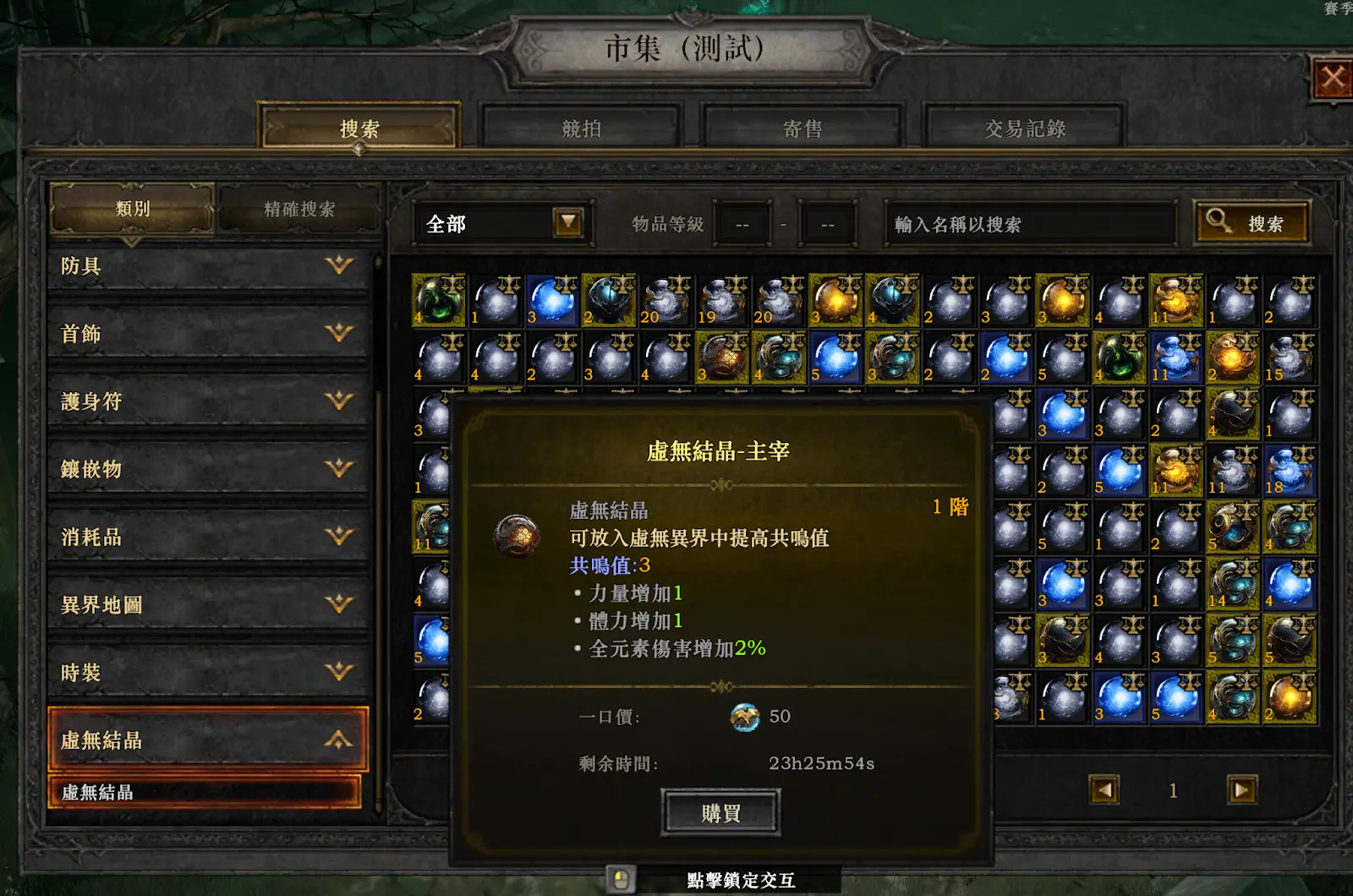Expand the 鑲嵌物 socketables category
The width and height of the screenshot is (1353, 896).
click(x=208, y=469)
